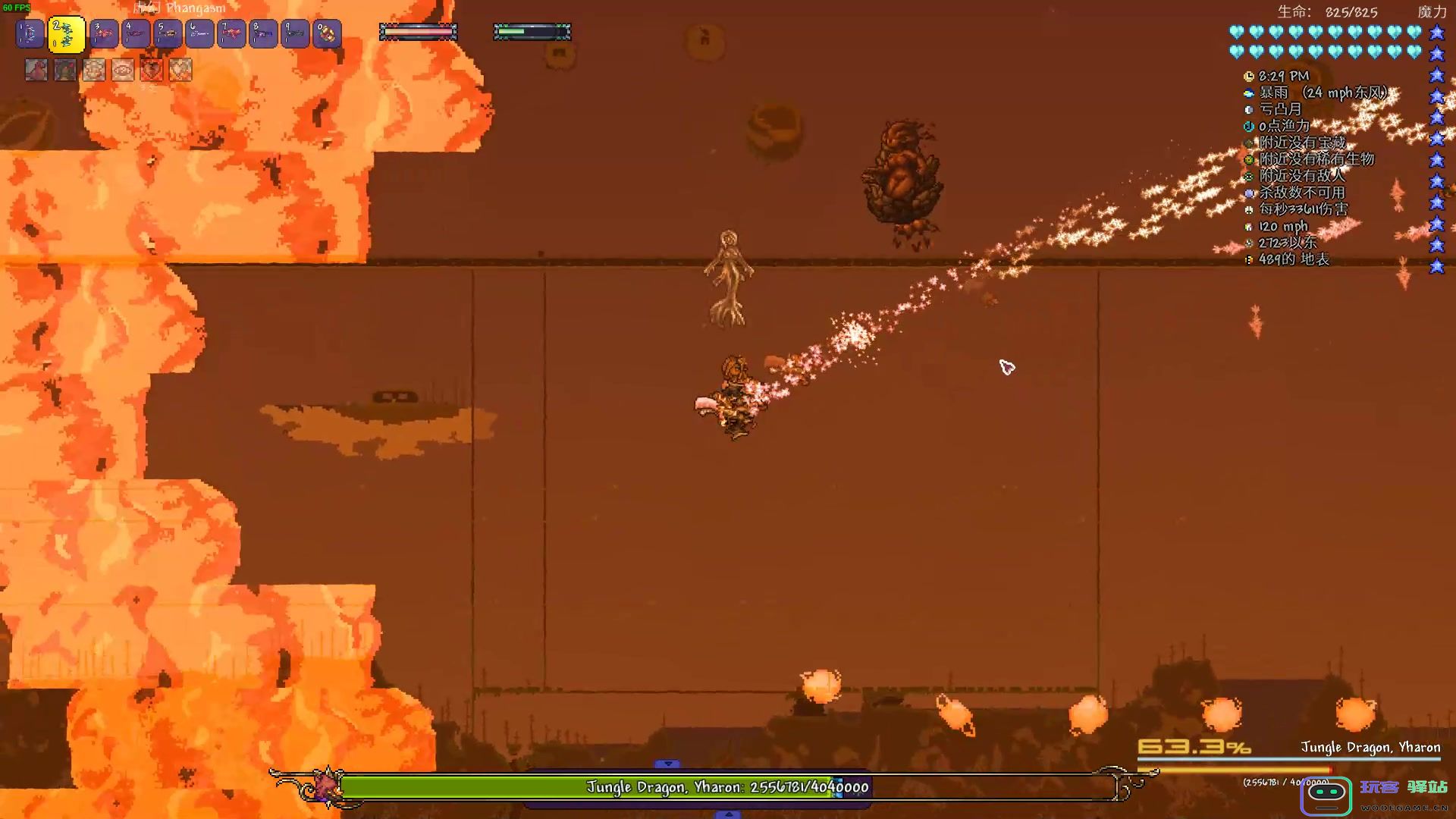
Task: Click the red heart buff icon
Action: coord(152,70)
